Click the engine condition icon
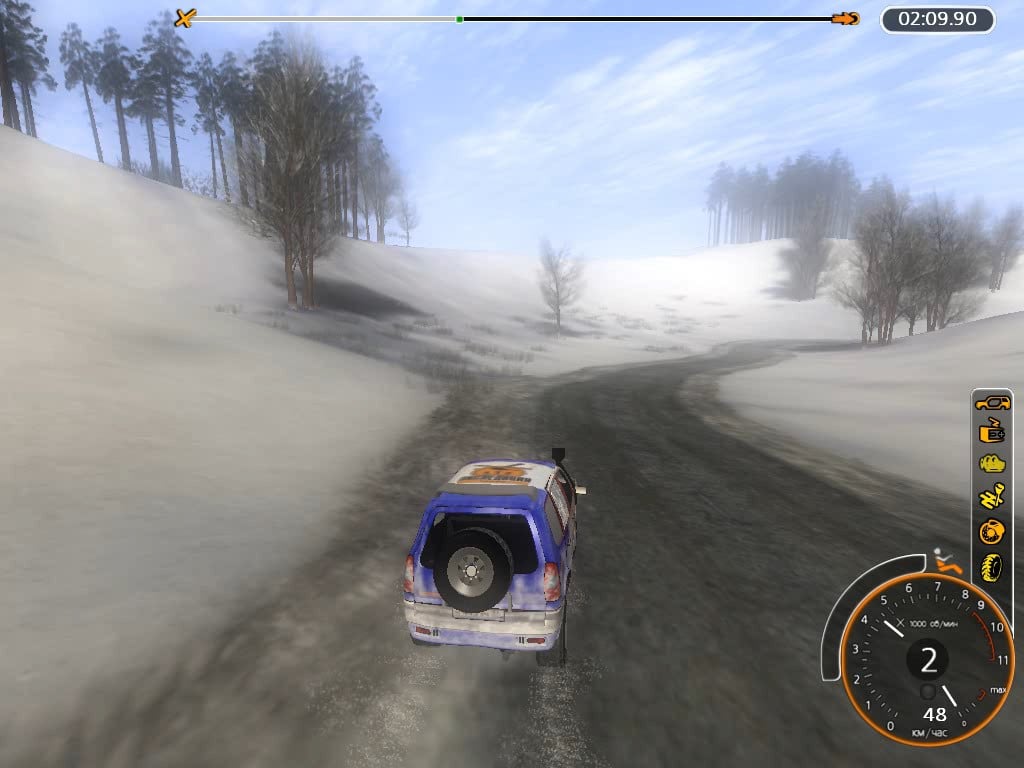Screen dimensions: 1024x768 coord(992,464)
